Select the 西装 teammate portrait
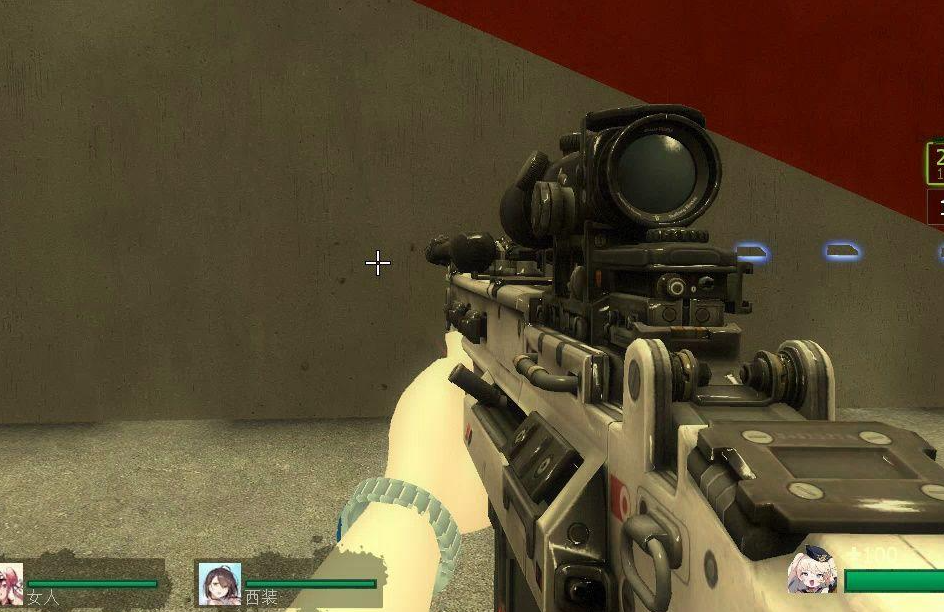Screen dimensions: 944x612 [219, 583]
